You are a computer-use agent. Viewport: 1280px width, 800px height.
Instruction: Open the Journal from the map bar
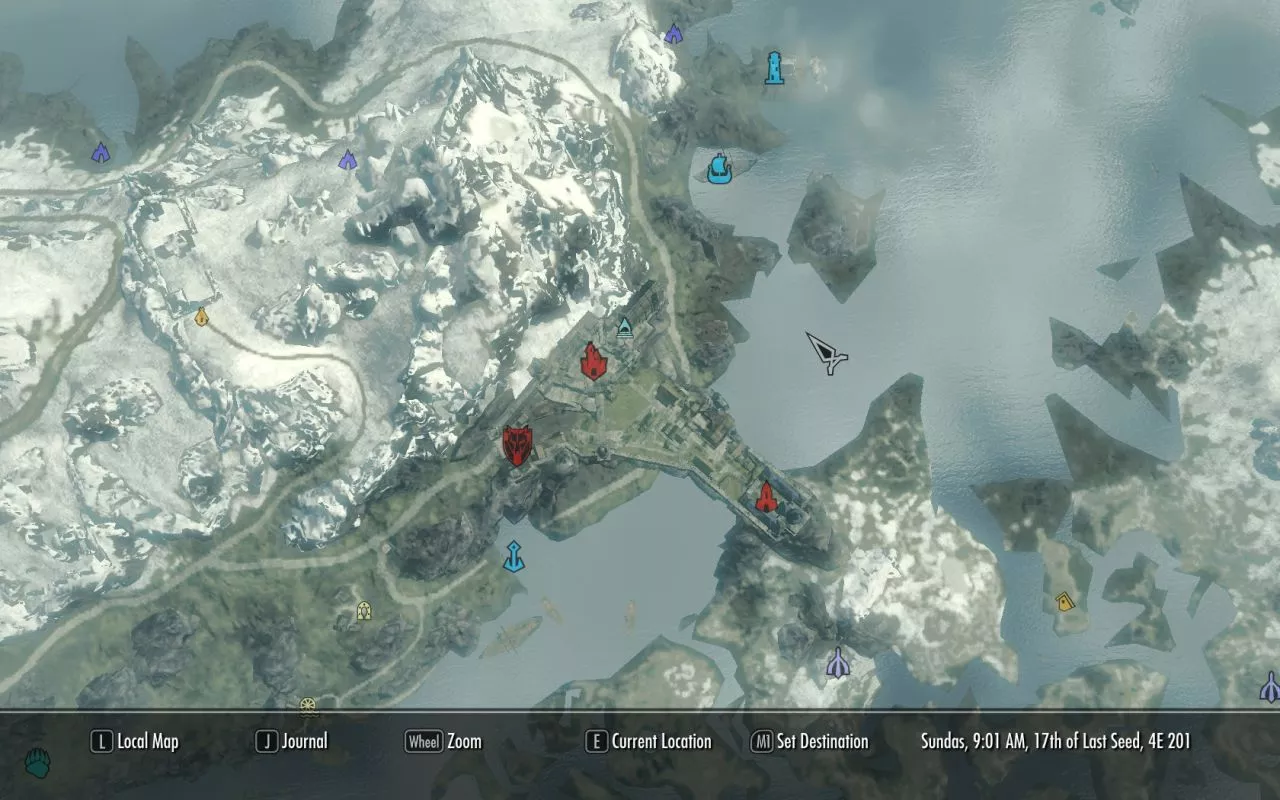pos(292,741)
